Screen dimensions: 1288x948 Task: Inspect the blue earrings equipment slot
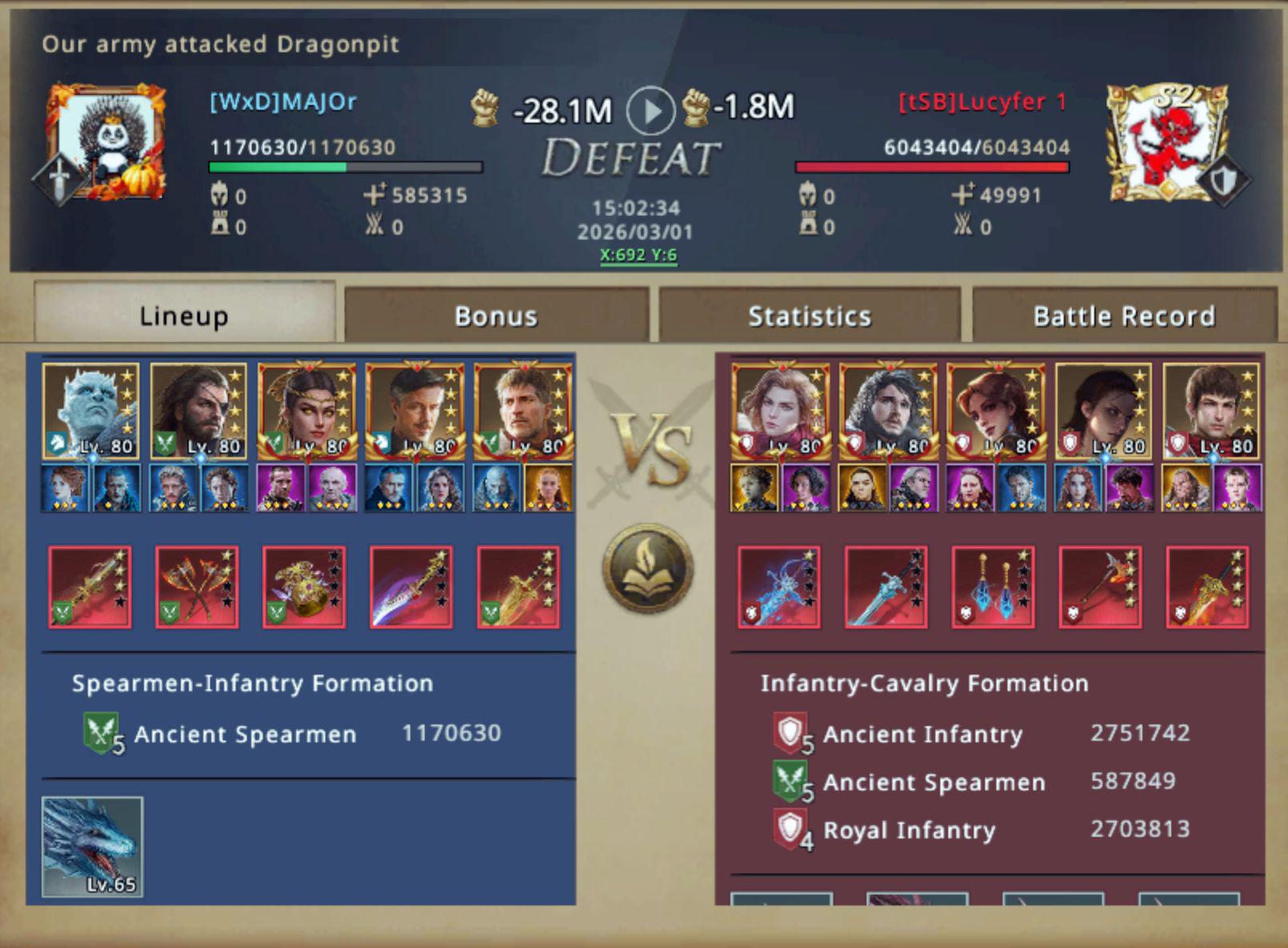point(993,587)
